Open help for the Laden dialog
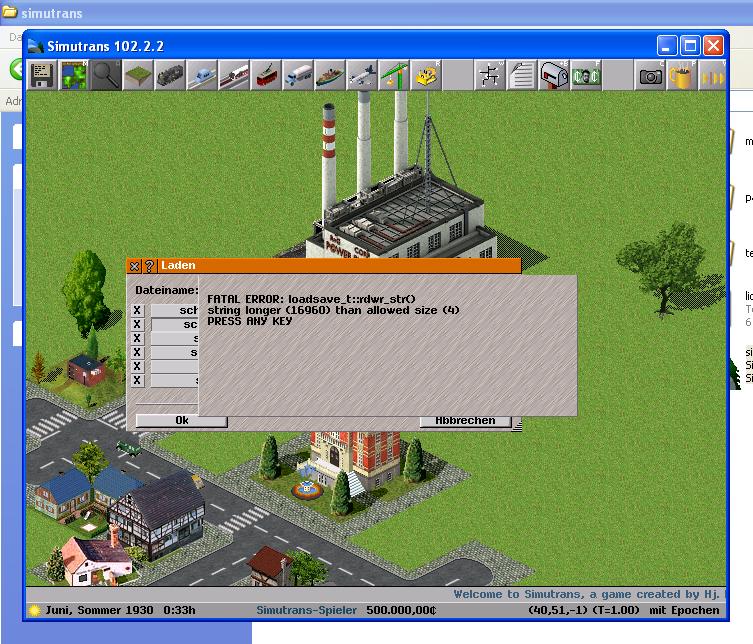Image resolution: width=753 pixels, height=644 pixels. click(149, 266)
